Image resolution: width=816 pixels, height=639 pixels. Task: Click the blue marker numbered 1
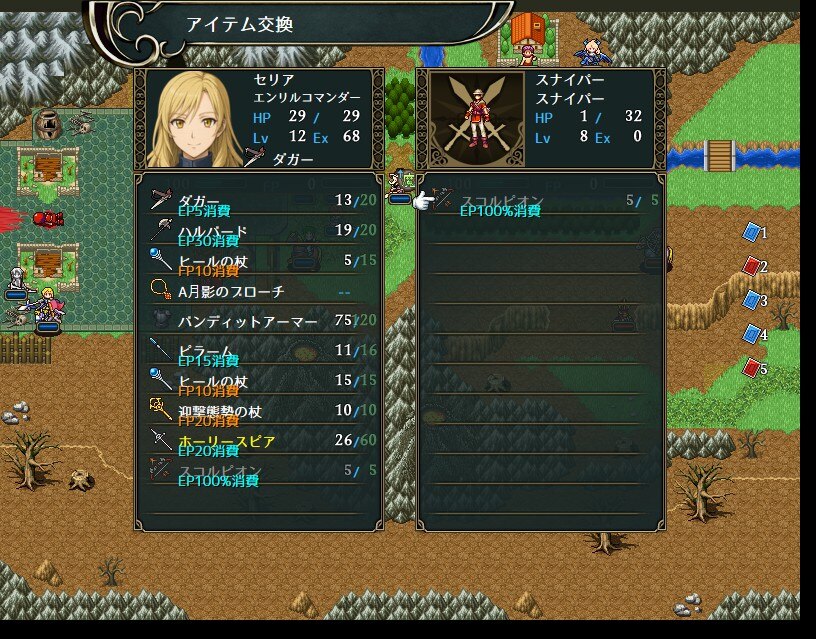click(x=752, y=232)
